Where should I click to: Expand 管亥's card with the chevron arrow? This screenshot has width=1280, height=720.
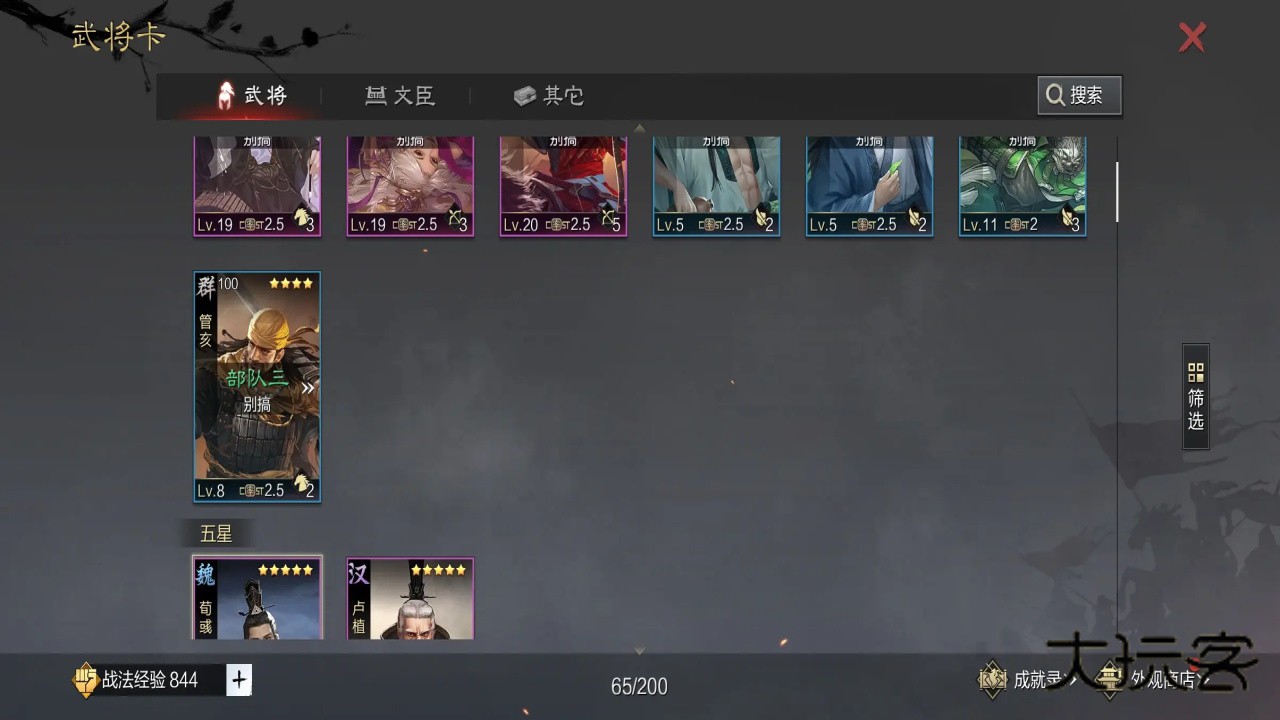(x=308, y=387)
